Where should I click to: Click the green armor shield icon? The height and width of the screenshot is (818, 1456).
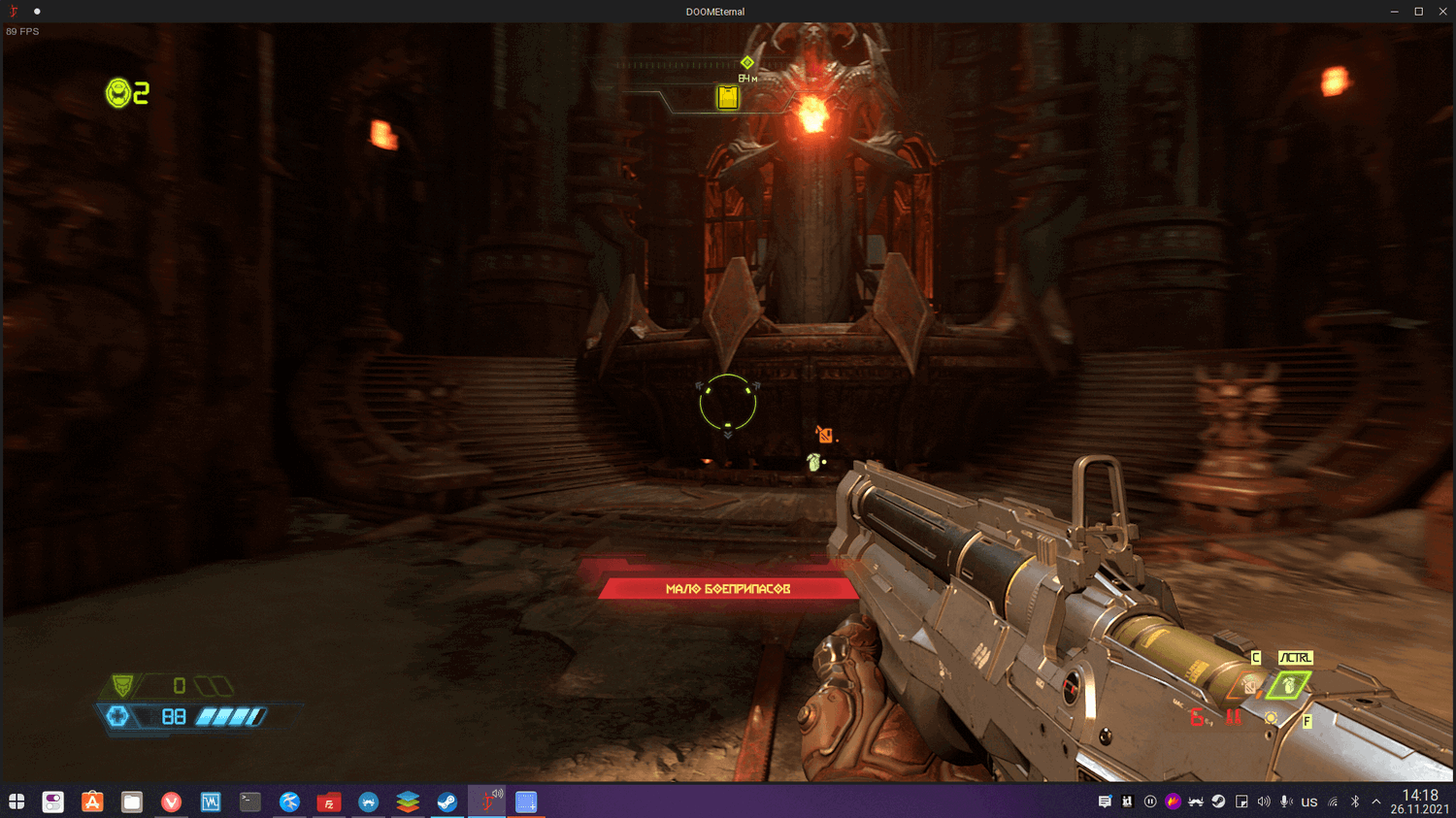pyautogui.click(x=123, y=686)
